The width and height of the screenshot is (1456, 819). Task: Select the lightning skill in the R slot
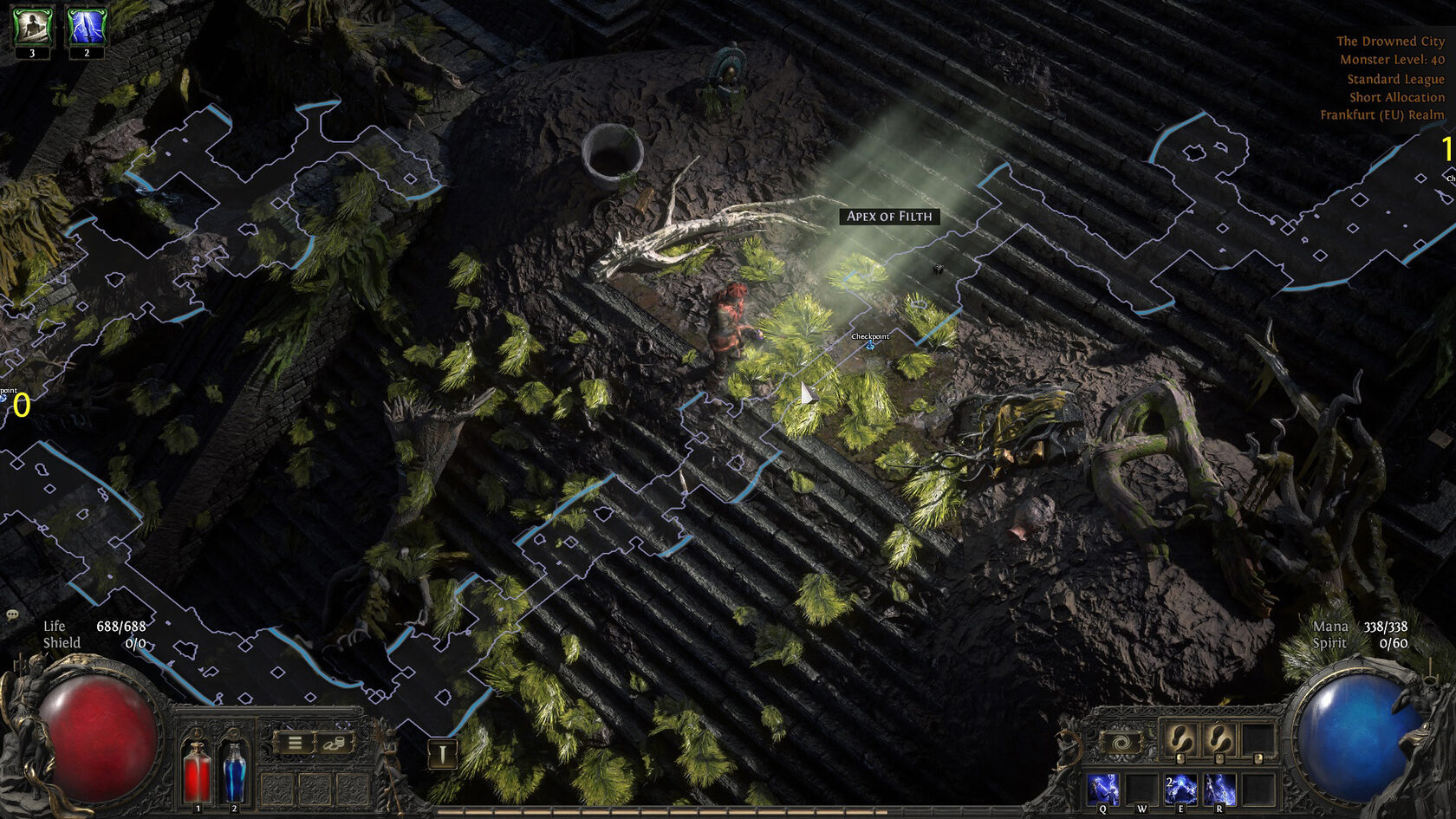[1219, 790]
